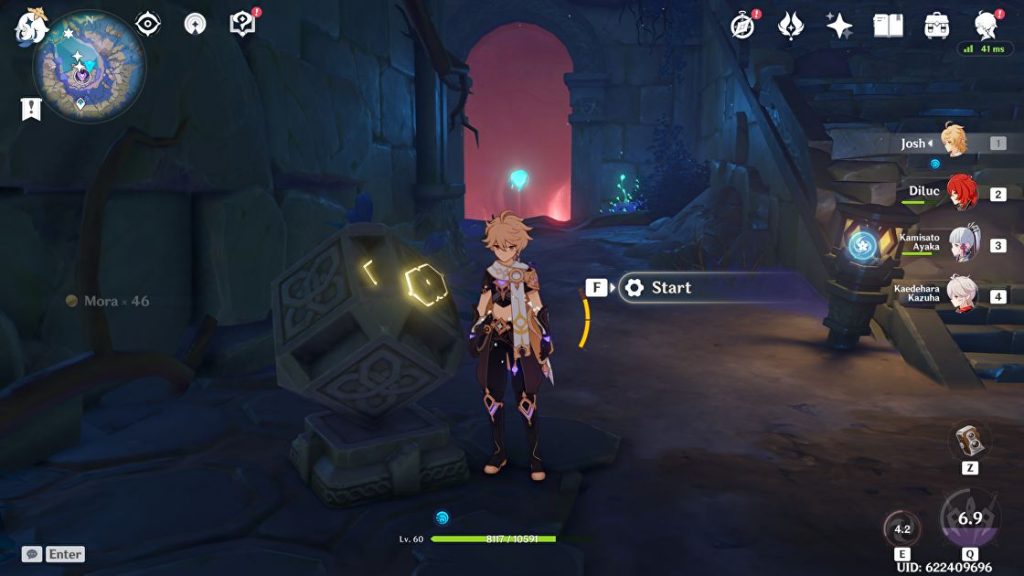Open the circular minimap
This screenshot has width=1024, height=576.
[89, 68]
